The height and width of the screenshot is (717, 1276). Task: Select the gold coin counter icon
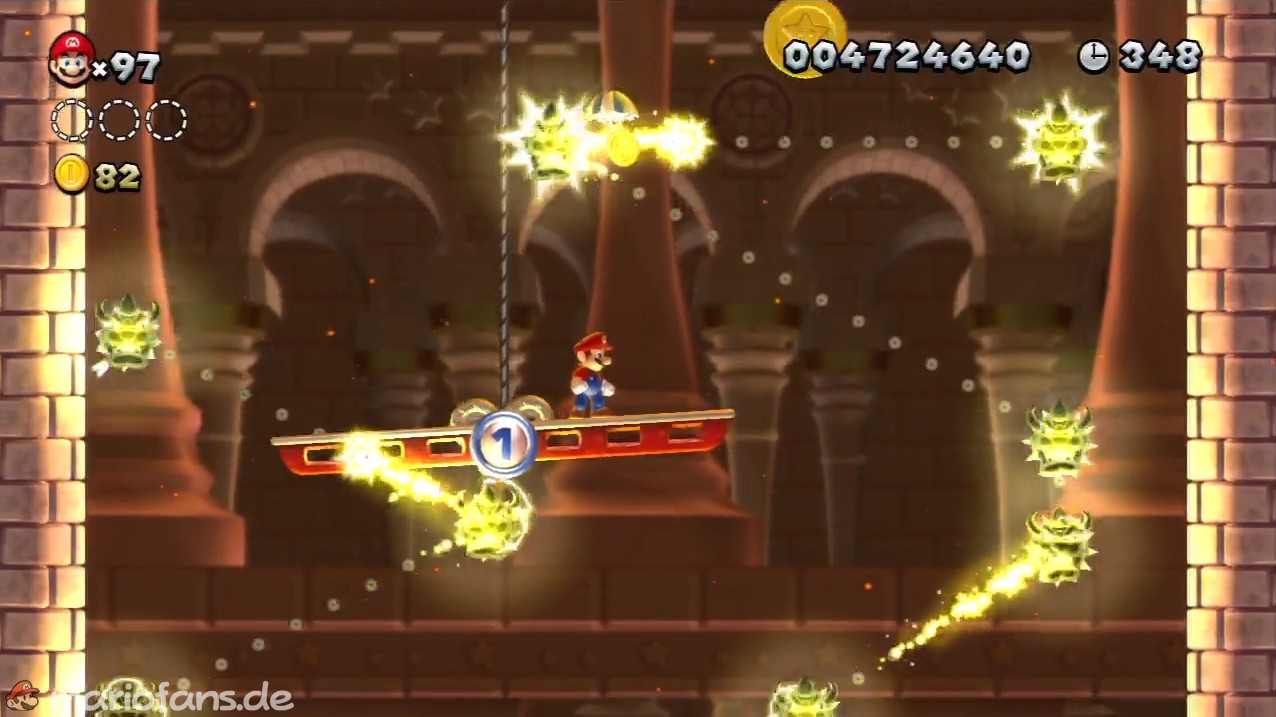(71, 174)
